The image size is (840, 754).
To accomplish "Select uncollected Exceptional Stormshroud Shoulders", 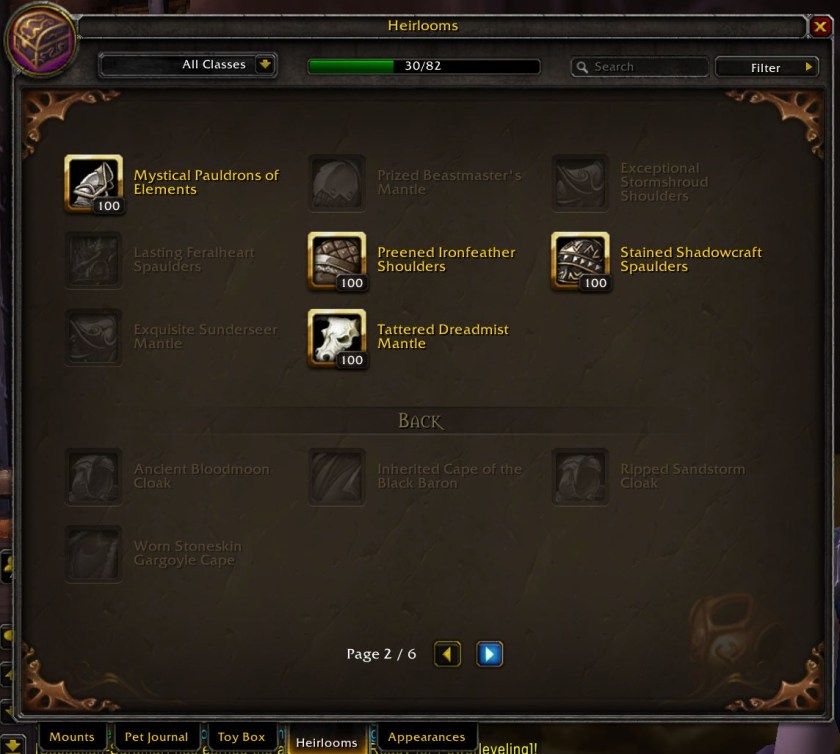I will click(x=580, y=184).
